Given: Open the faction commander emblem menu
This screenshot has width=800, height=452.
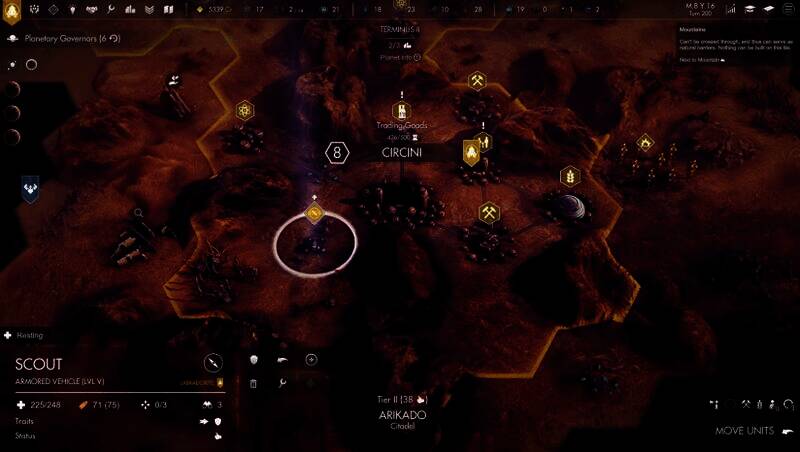Looking at the screenshot, I should click(13, 13).
